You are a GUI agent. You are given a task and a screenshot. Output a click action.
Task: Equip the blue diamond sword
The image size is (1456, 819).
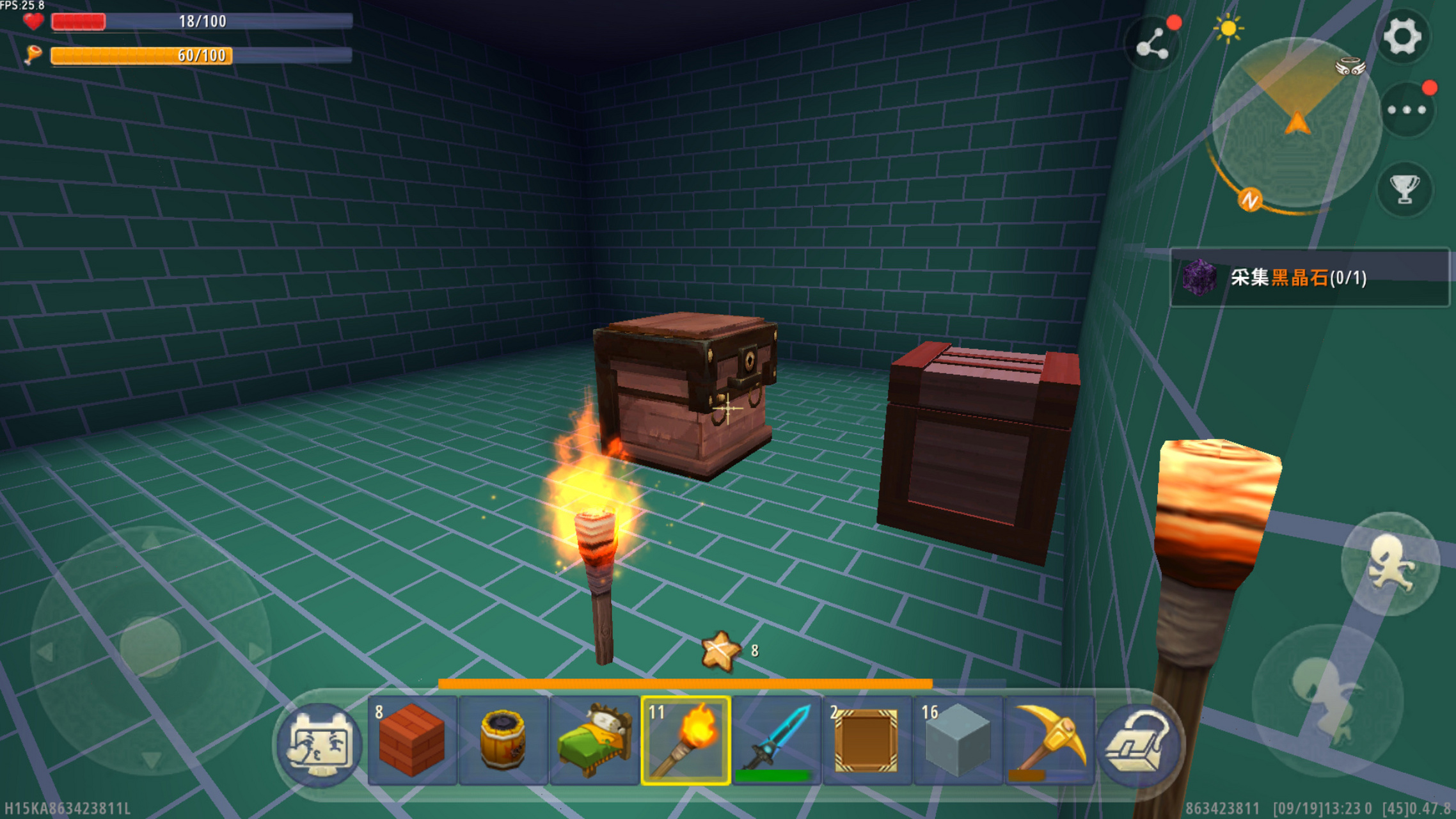coord(776,741)
